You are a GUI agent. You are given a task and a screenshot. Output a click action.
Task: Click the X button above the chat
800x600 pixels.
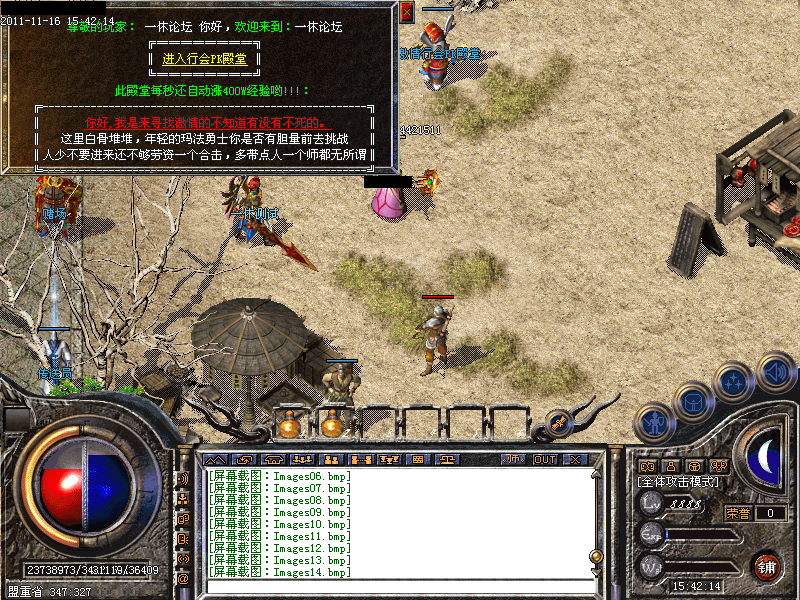[x=575, y=459]
